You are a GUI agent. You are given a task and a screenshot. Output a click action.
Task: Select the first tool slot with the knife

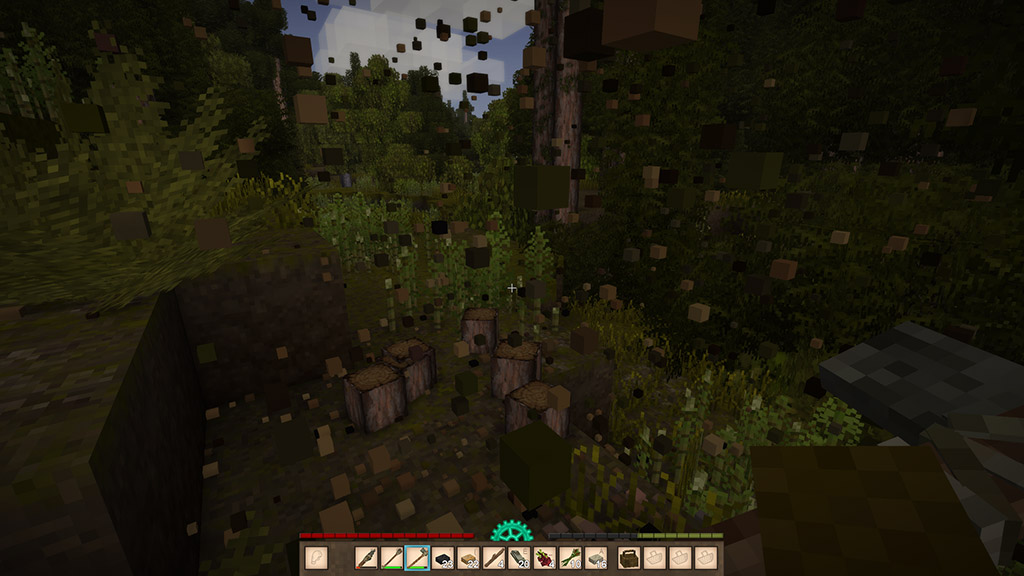[x=367, y=558]
